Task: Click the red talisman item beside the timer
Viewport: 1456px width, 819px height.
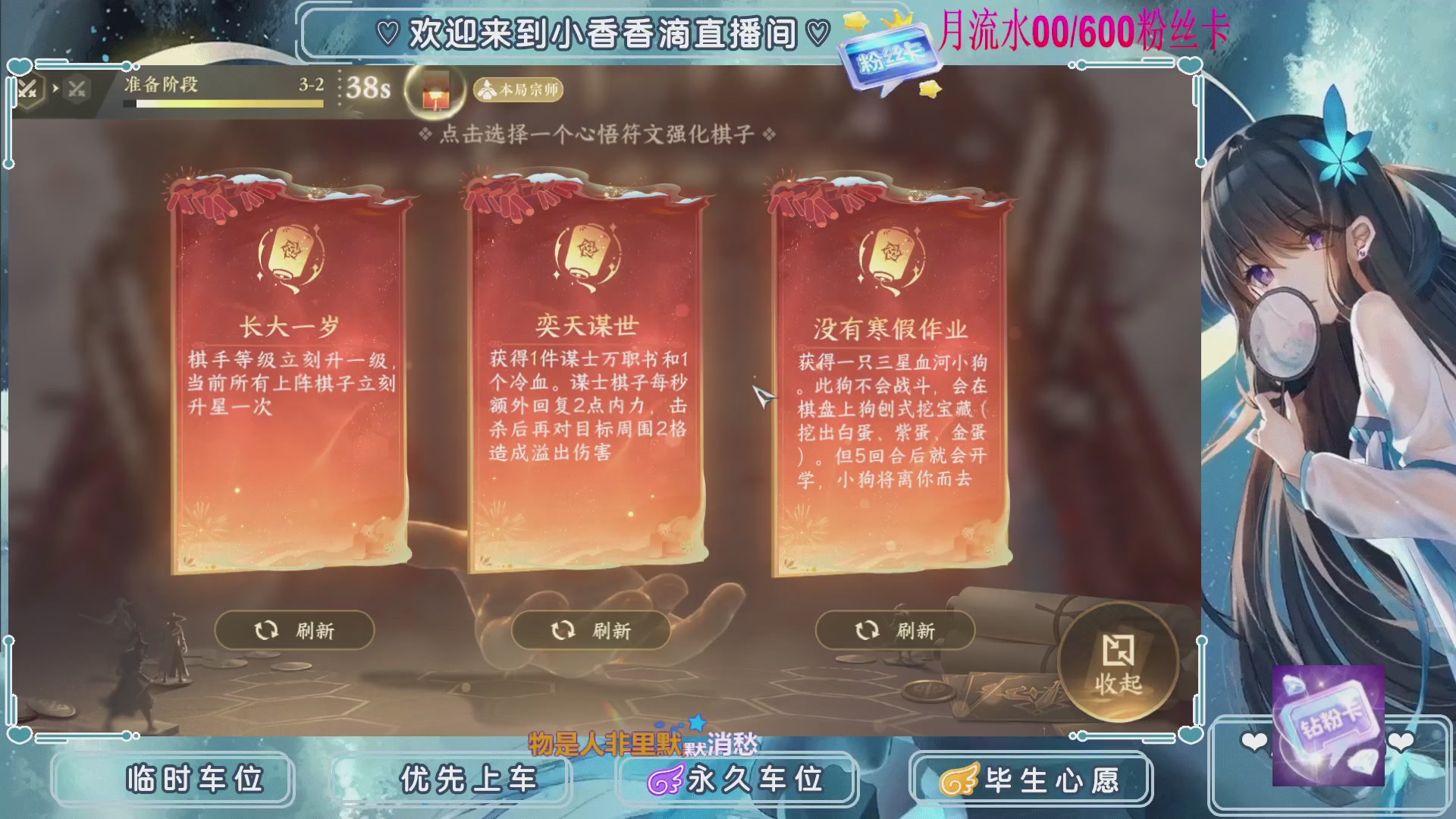Action: pos(435,89)
